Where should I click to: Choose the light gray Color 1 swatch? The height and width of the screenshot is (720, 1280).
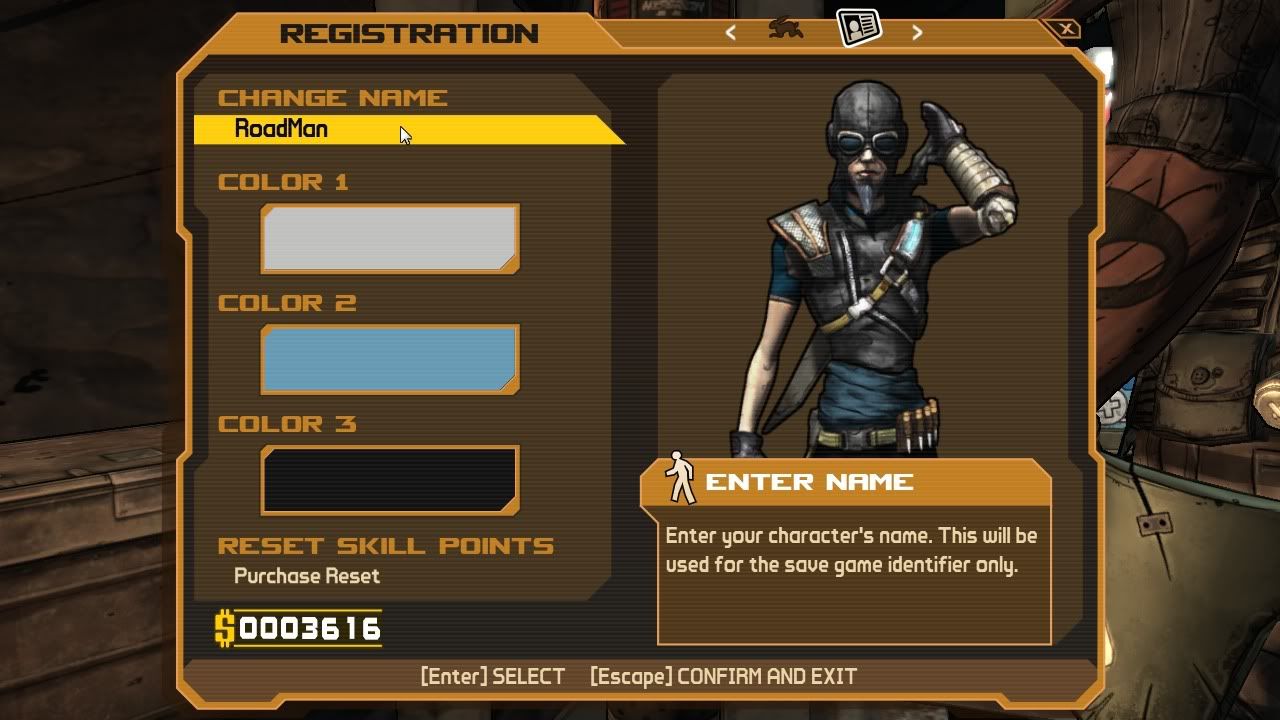pos(389,239)
